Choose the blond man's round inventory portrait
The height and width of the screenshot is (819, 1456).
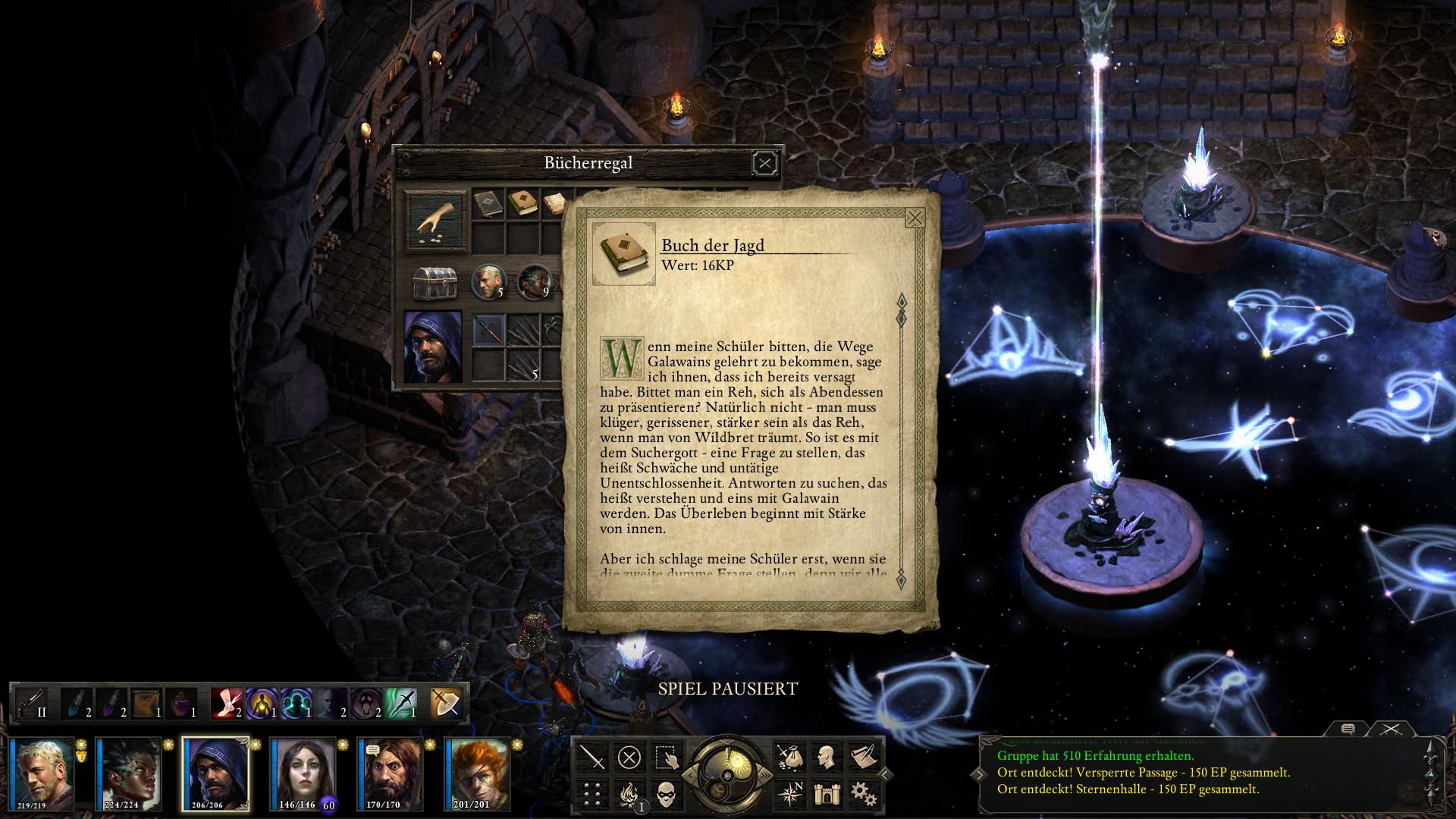[x=488, y=281]
